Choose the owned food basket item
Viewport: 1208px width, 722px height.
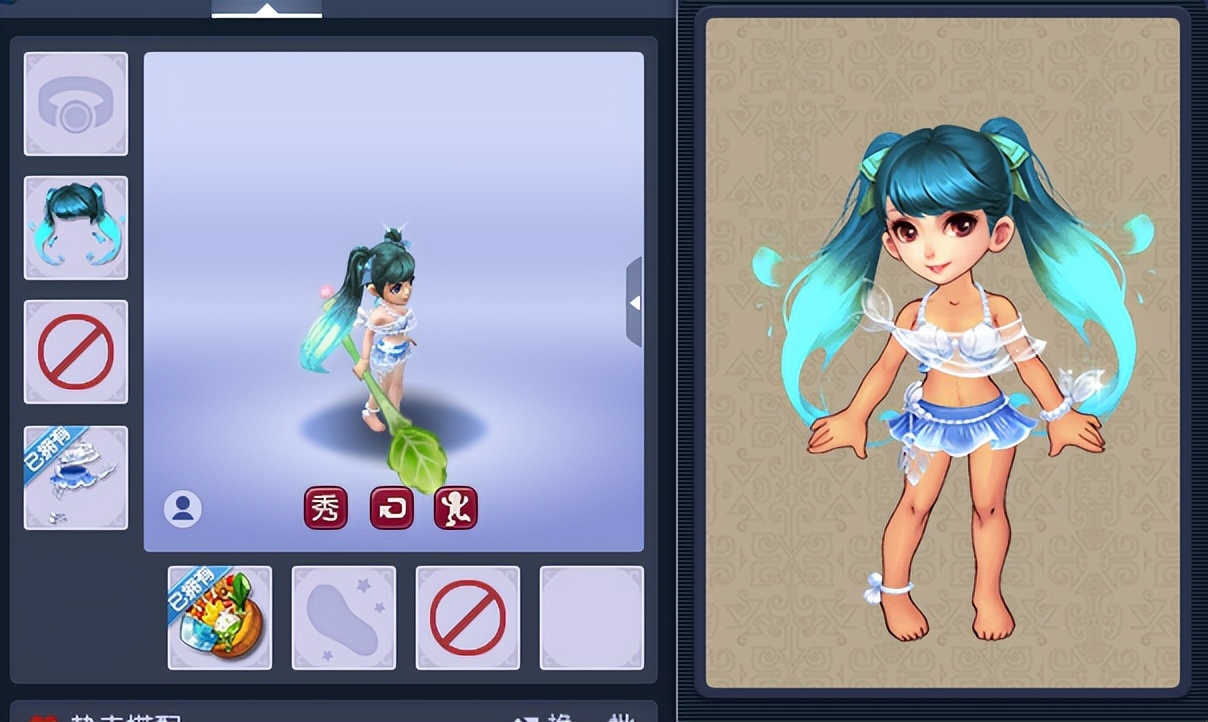point(220,617)
